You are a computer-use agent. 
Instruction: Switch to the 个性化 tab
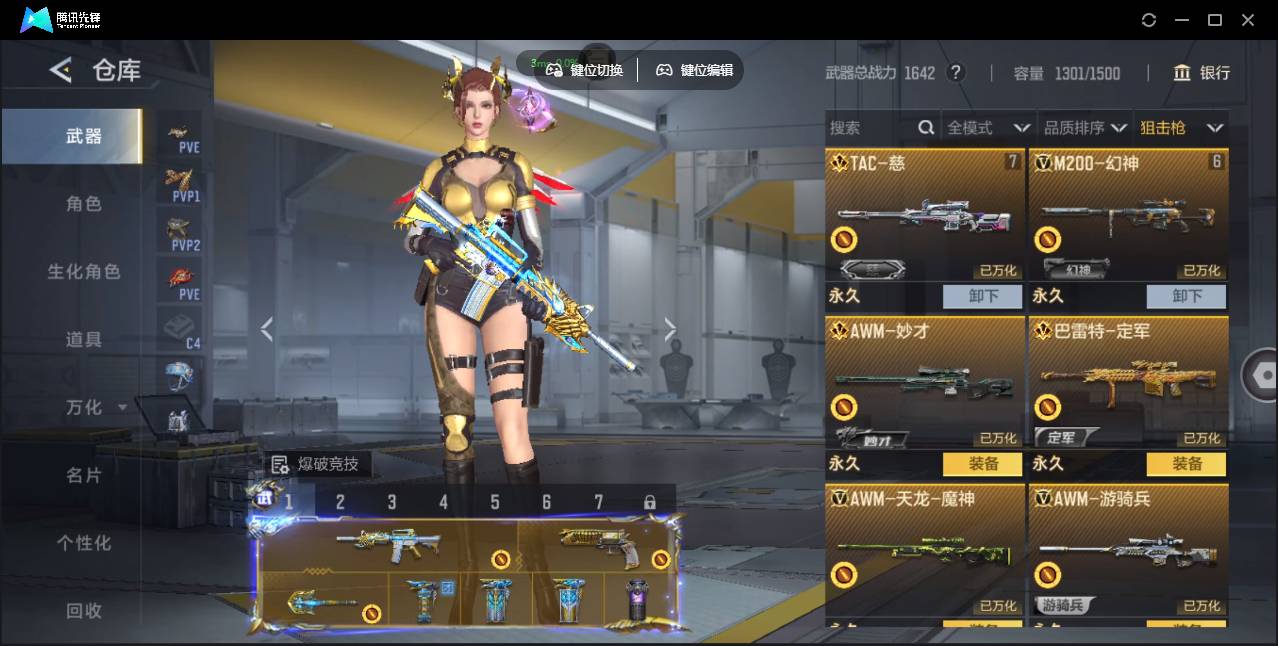[x=84, y=543]
